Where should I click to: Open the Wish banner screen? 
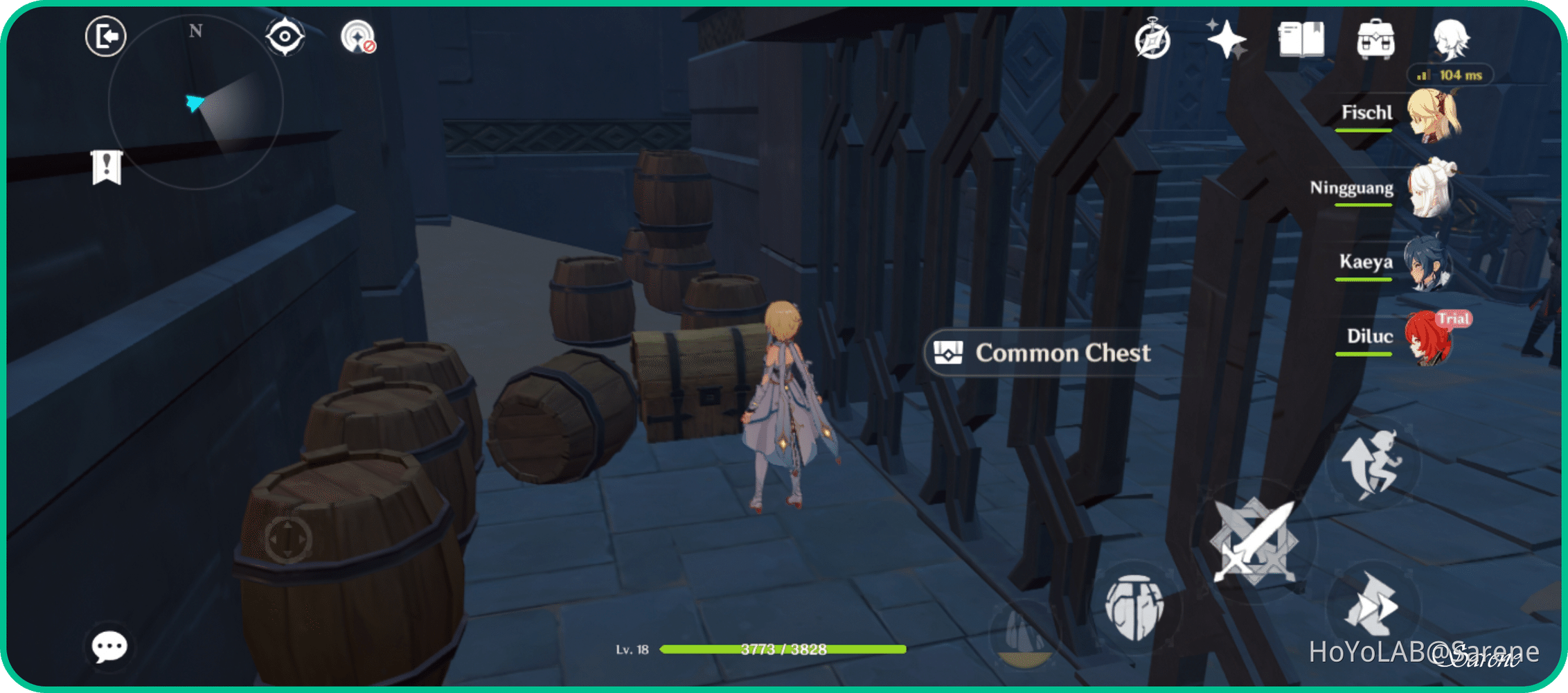pos(1228,40)
